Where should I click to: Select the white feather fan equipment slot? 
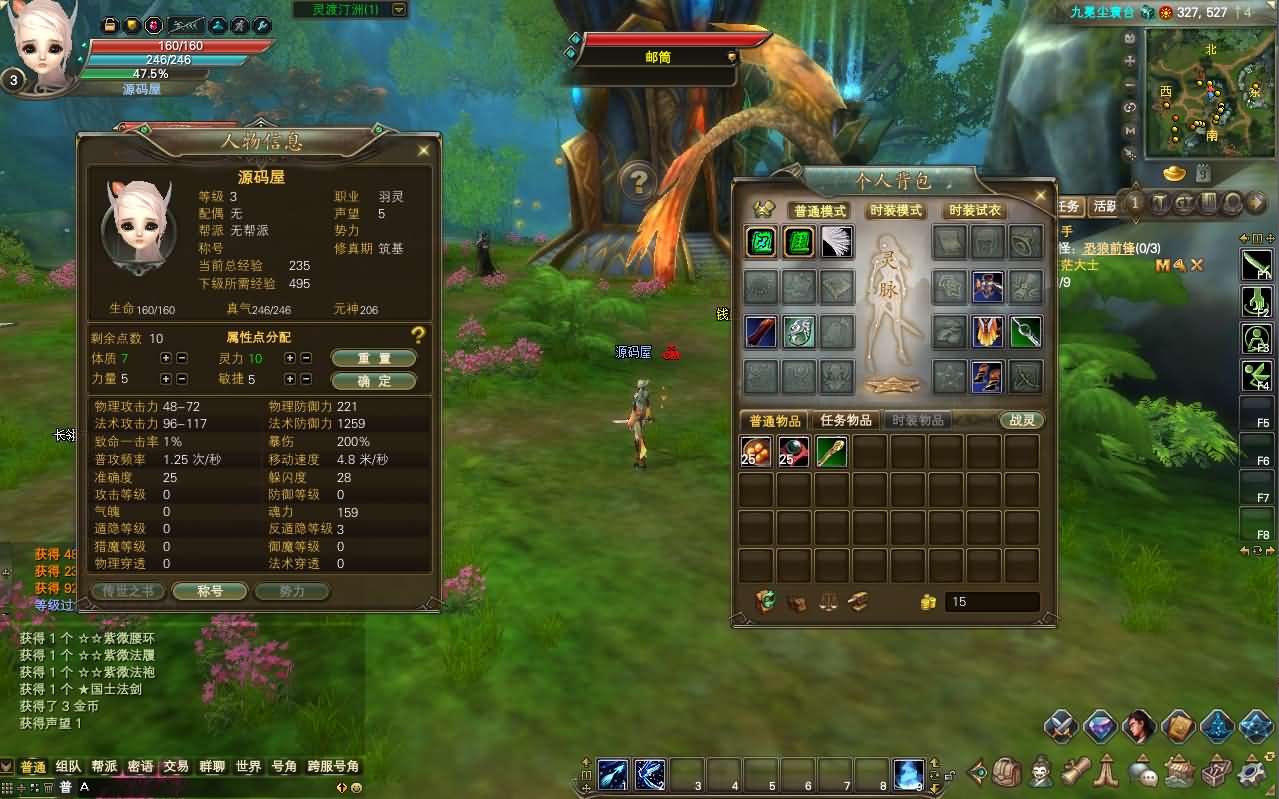[836, 242]
